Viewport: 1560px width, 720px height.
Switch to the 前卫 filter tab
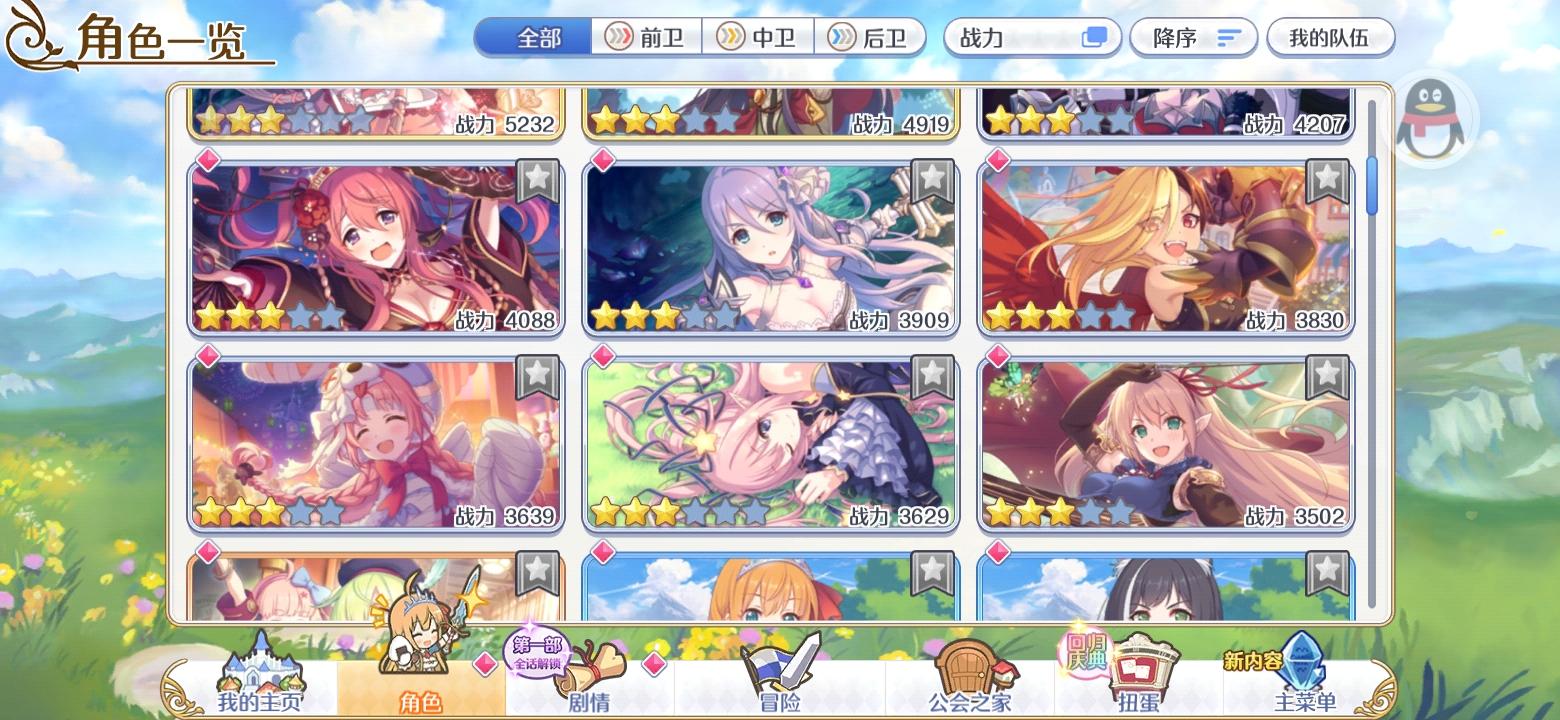pos(648,36)
